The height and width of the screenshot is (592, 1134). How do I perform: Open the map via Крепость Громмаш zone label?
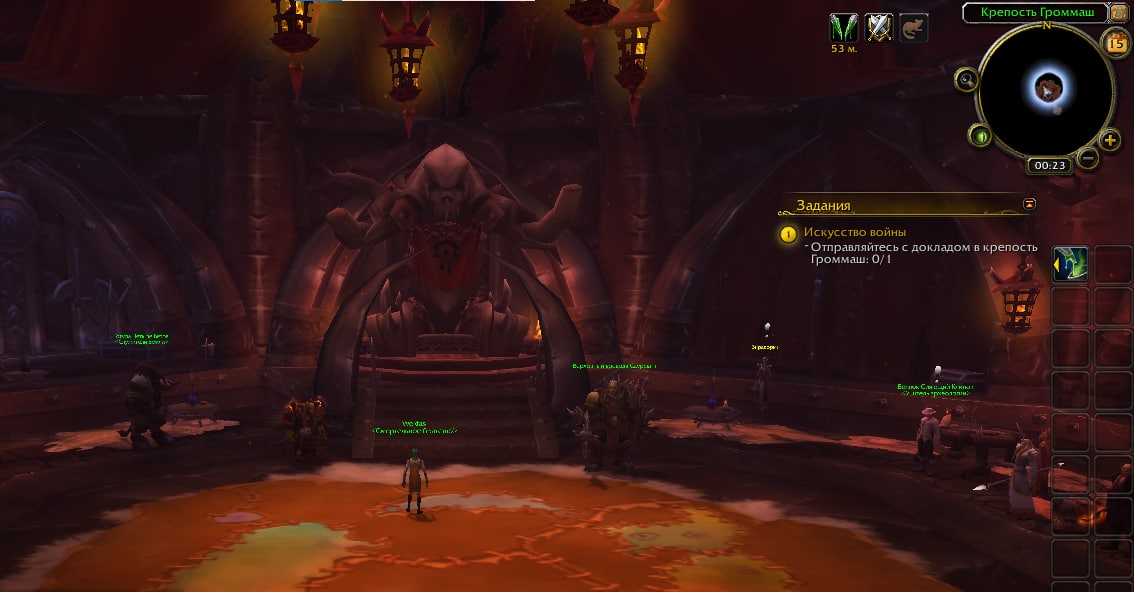[x=1035, y=12]
